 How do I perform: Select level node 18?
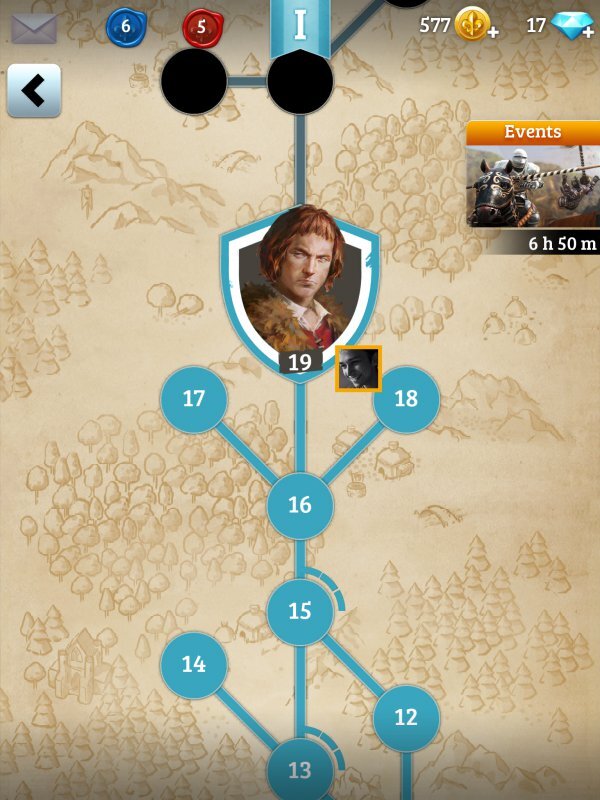(x=406, y=399)
